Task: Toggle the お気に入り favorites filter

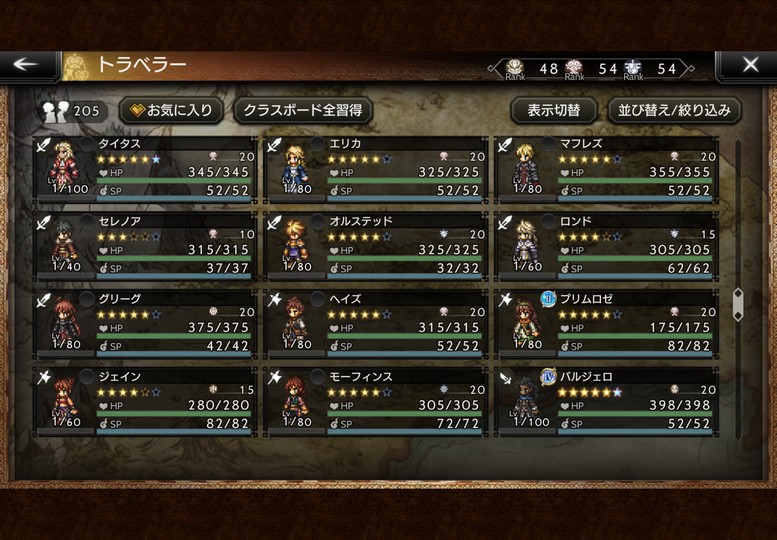Action: (x=171, y=110)
